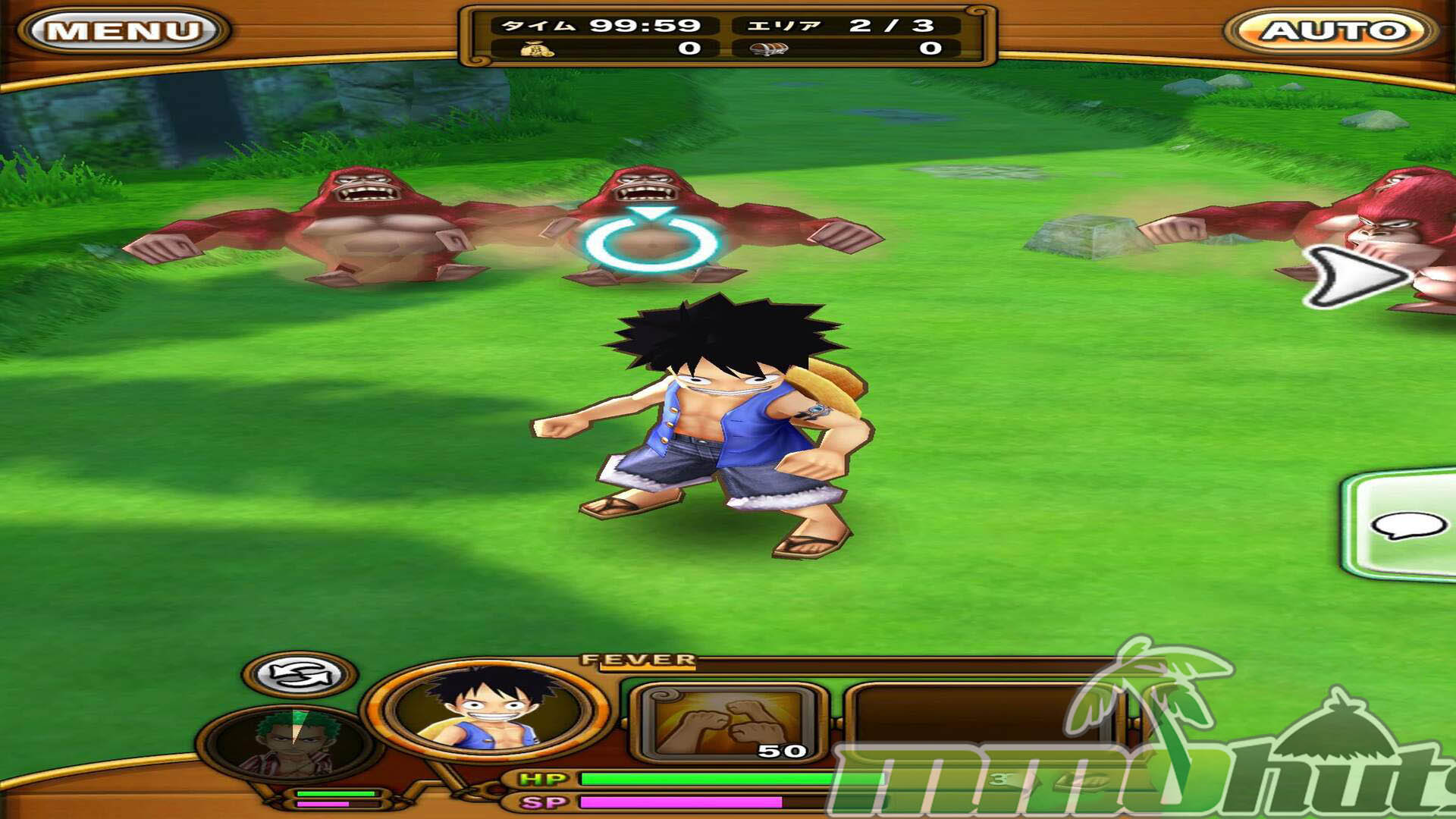The image size is (1456, 819).
Task: Tap the character swap arrows button
Action: (x=300, y=674)
